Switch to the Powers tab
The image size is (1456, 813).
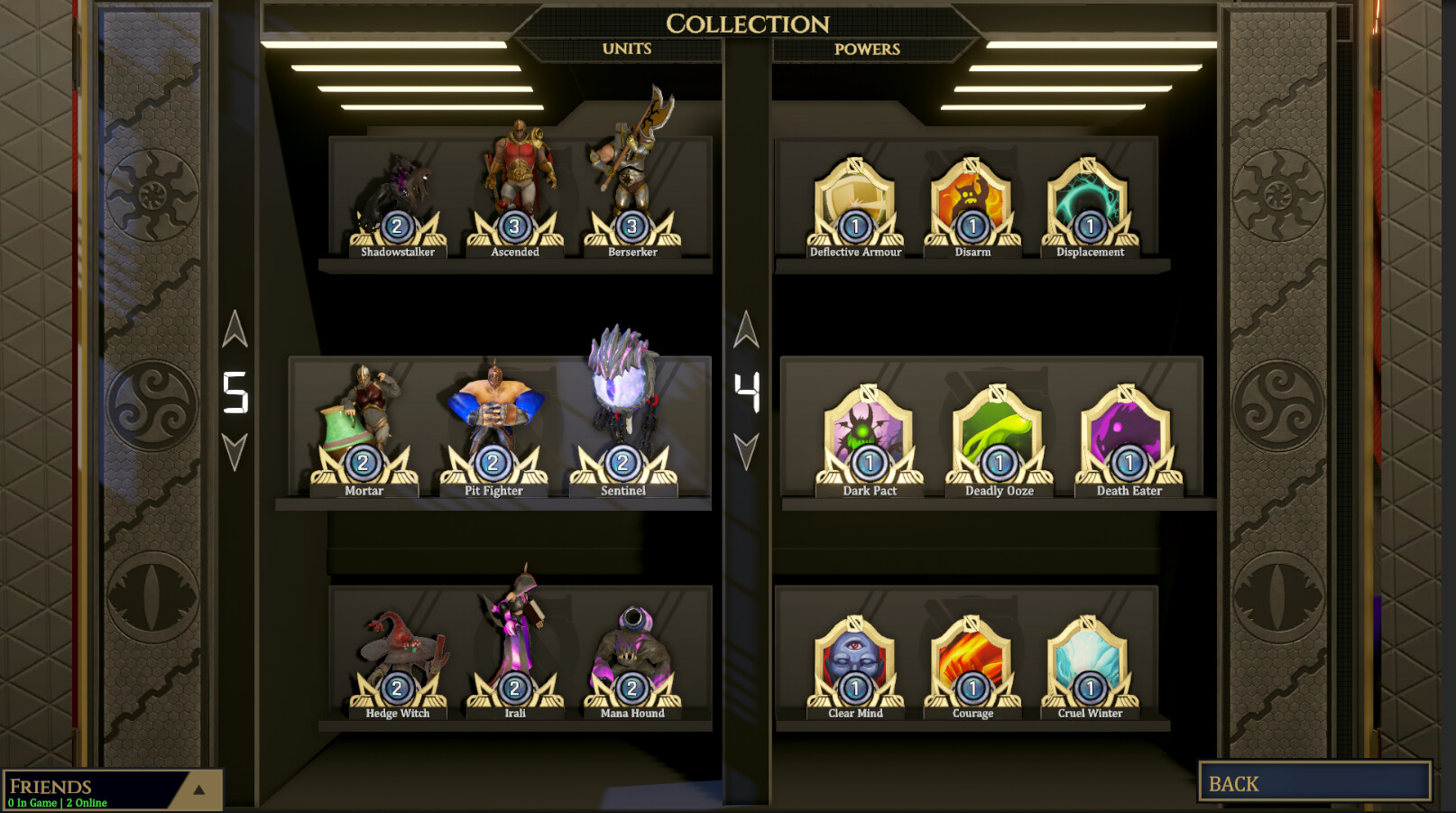(867, 50)
